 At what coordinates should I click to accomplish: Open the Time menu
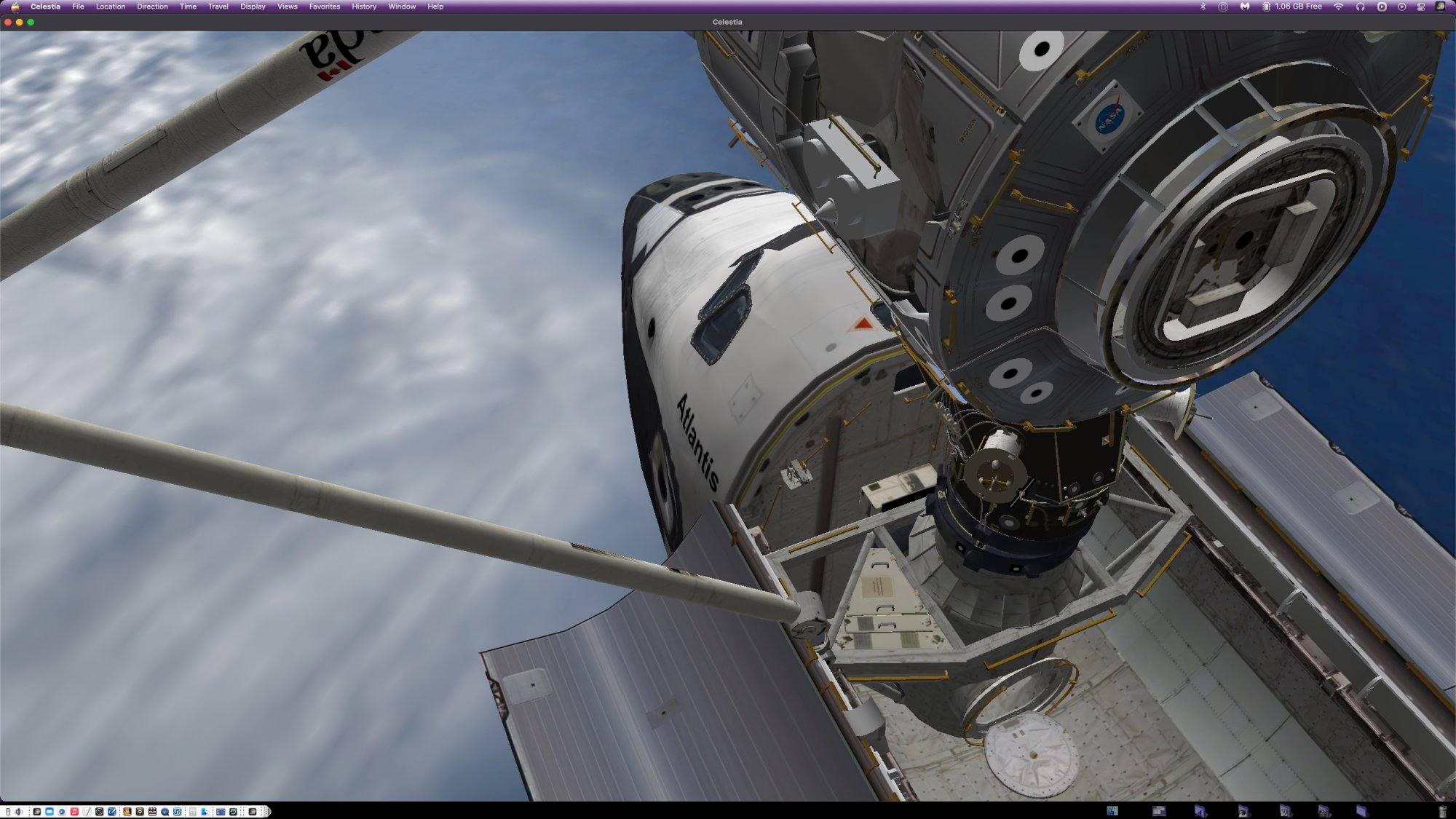point(188,7)
